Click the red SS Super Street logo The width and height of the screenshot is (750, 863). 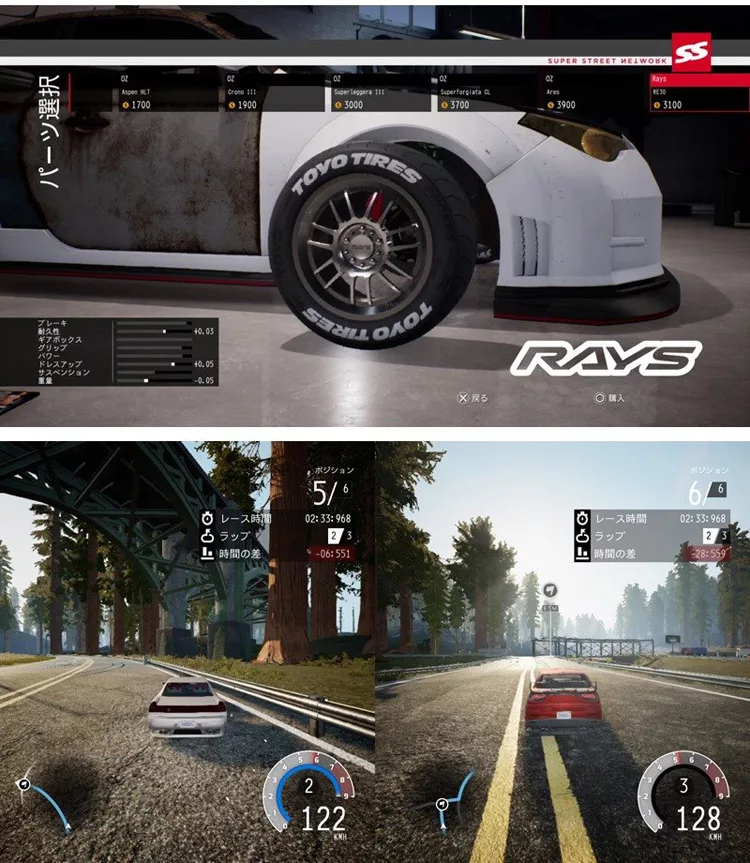691,52
